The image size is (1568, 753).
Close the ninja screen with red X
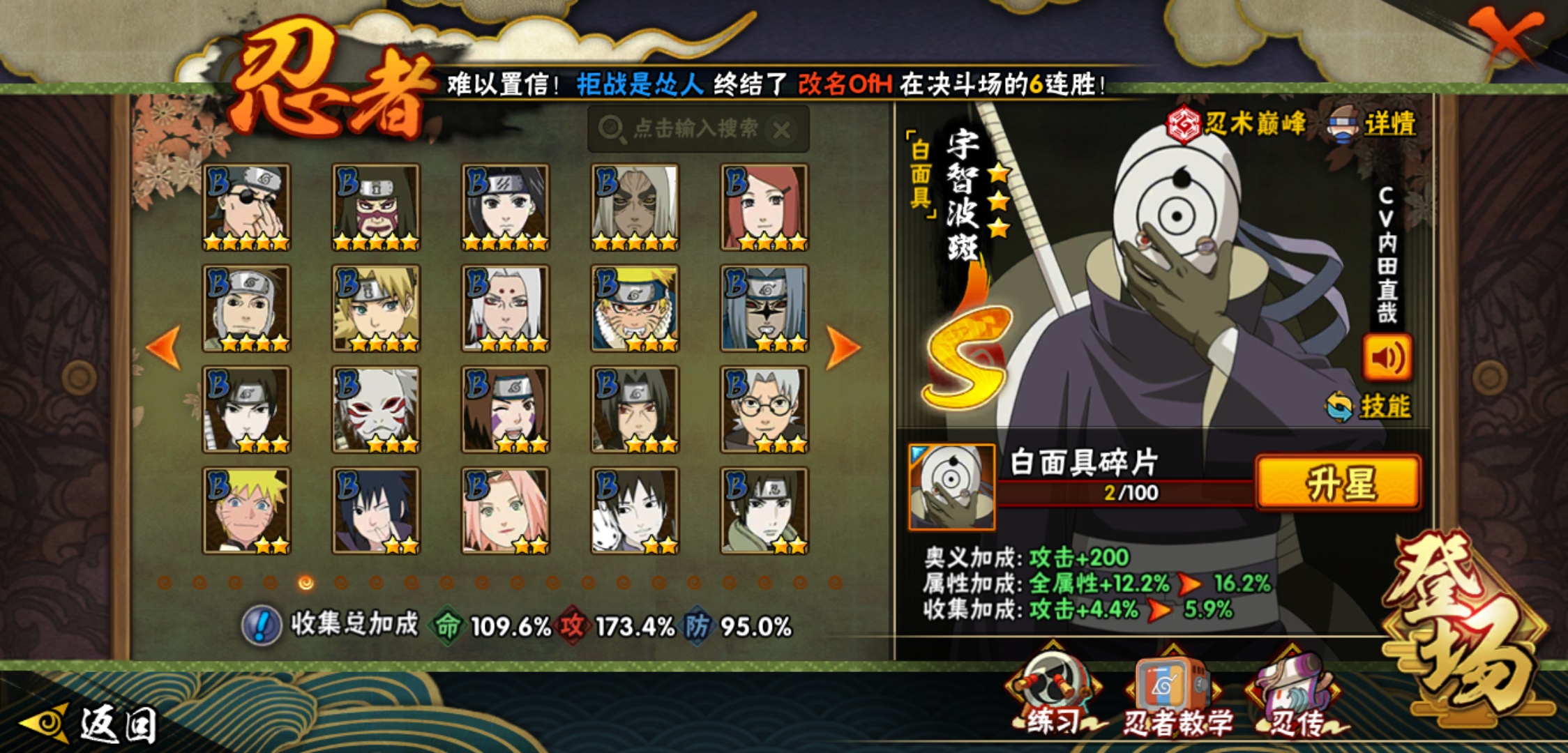pyautogui.click(x=1506, y=36)
